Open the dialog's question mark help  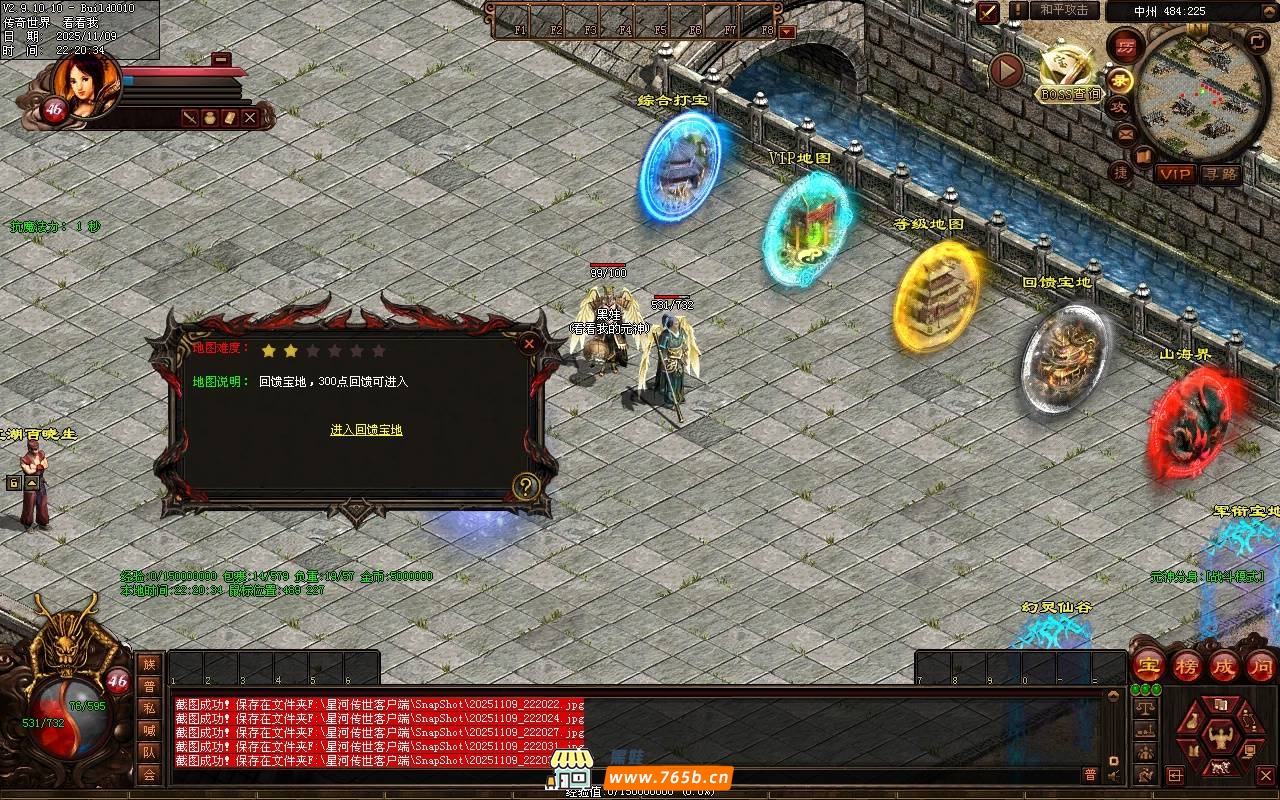[x=526, y=487]
